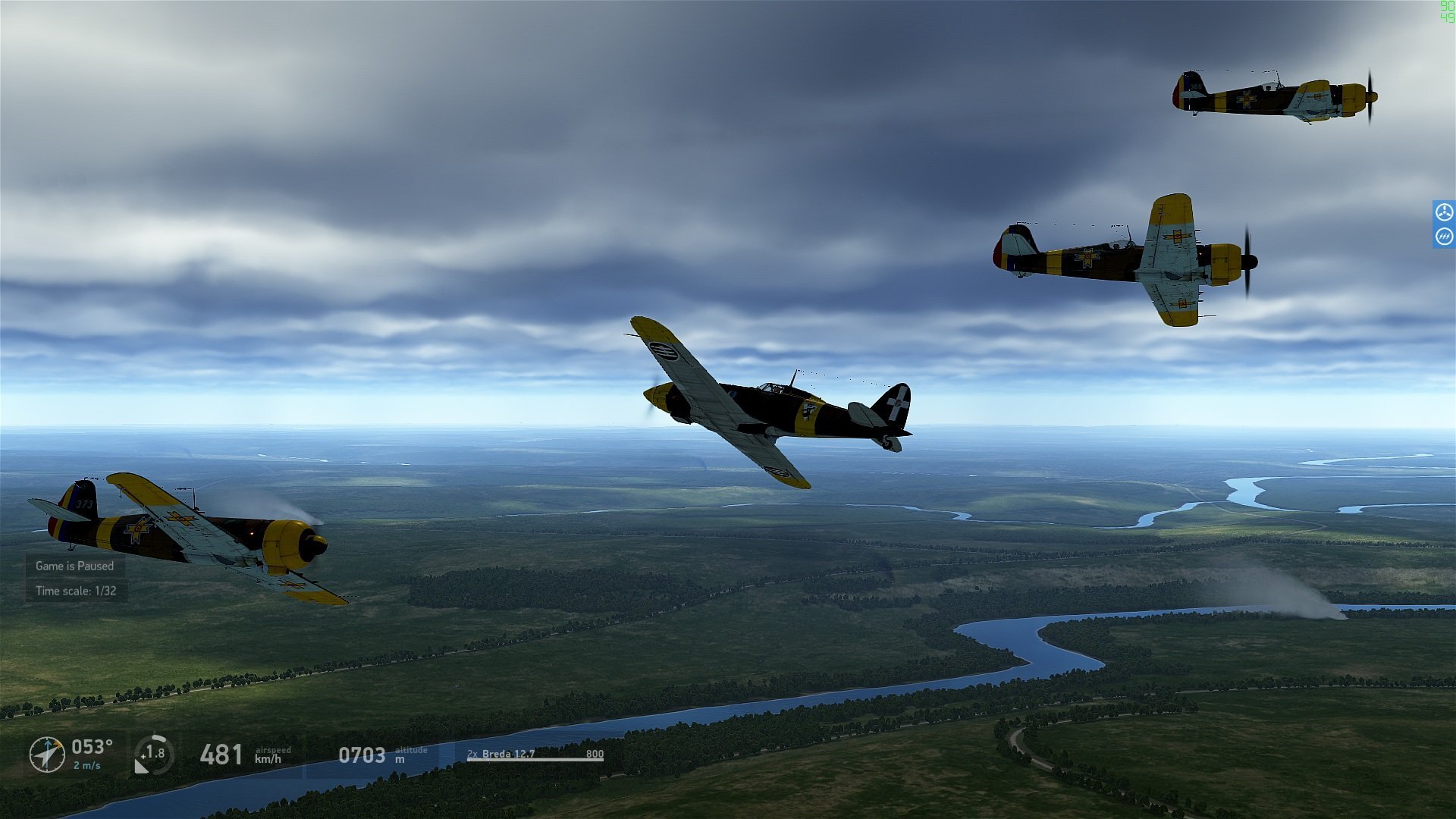The height and width of the screenshot is (819, 1456).
Task: Click the propeller engine icon
Action: [1444, 212]
